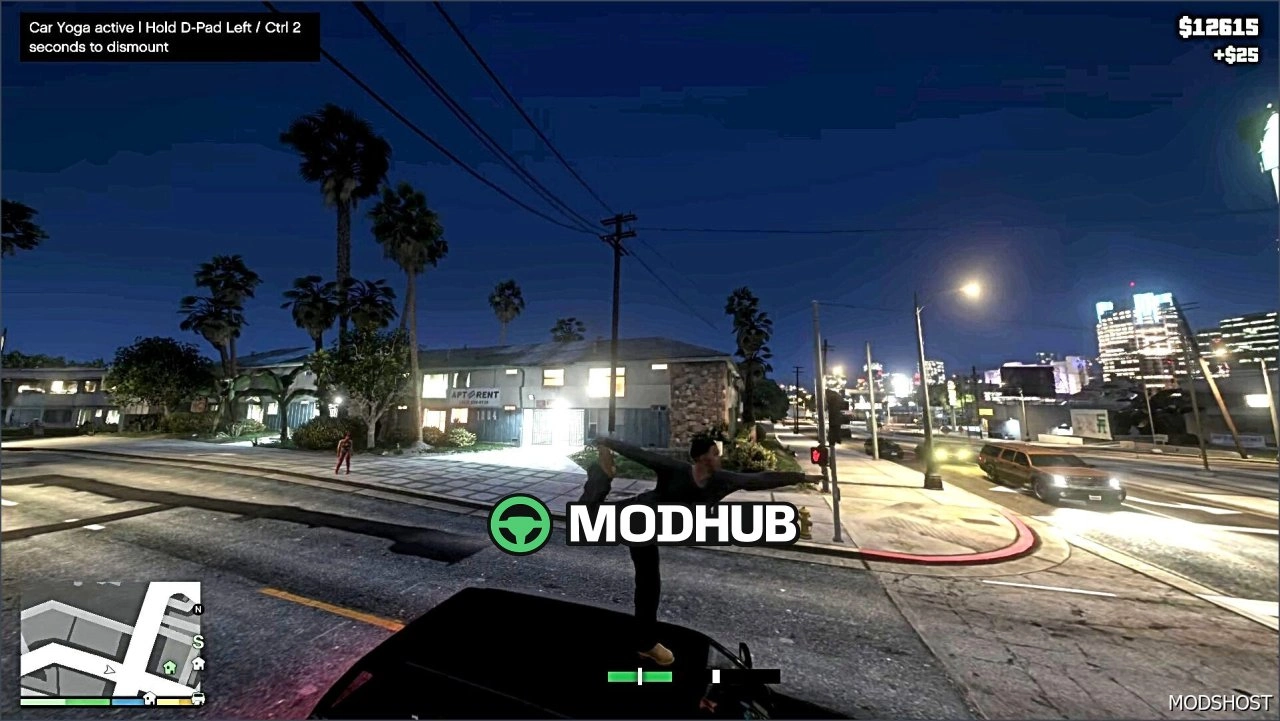
Task: Click the red traffic signal light
Action: pyautogui.click(x=818, y=456)
